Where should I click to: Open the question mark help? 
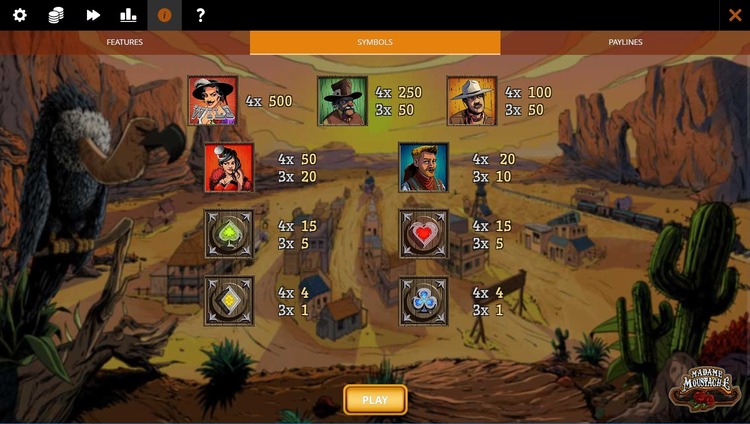tap(201, 15)
